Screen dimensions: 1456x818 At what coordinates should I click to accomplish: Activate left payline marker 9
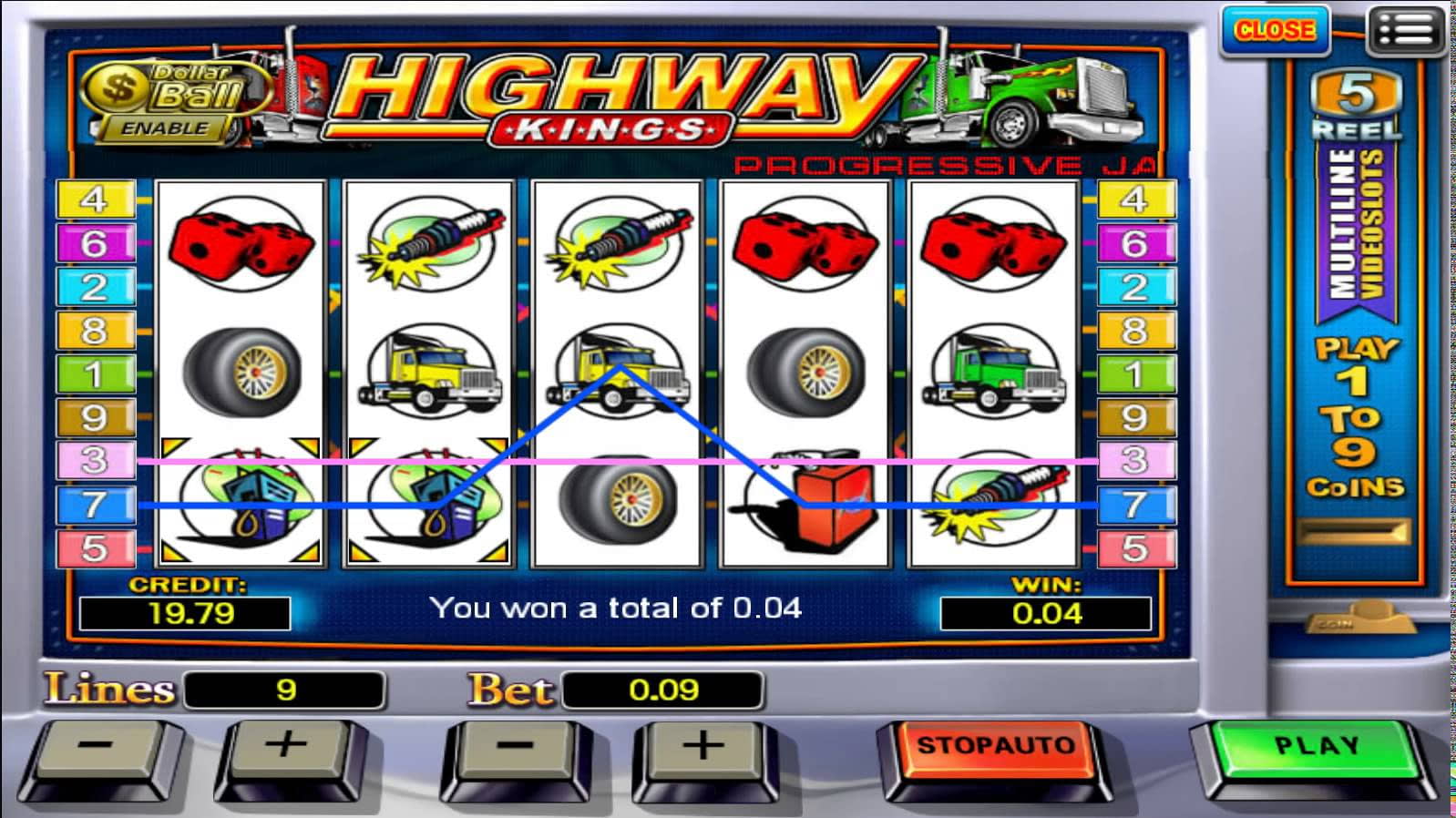coord(95,418)
